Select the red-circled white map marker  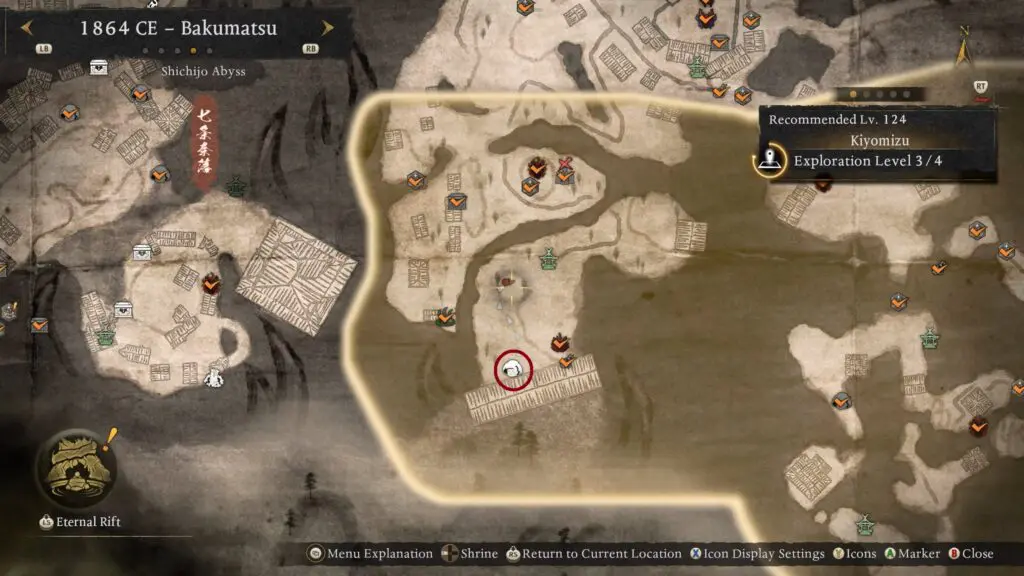tap(513, 370)
